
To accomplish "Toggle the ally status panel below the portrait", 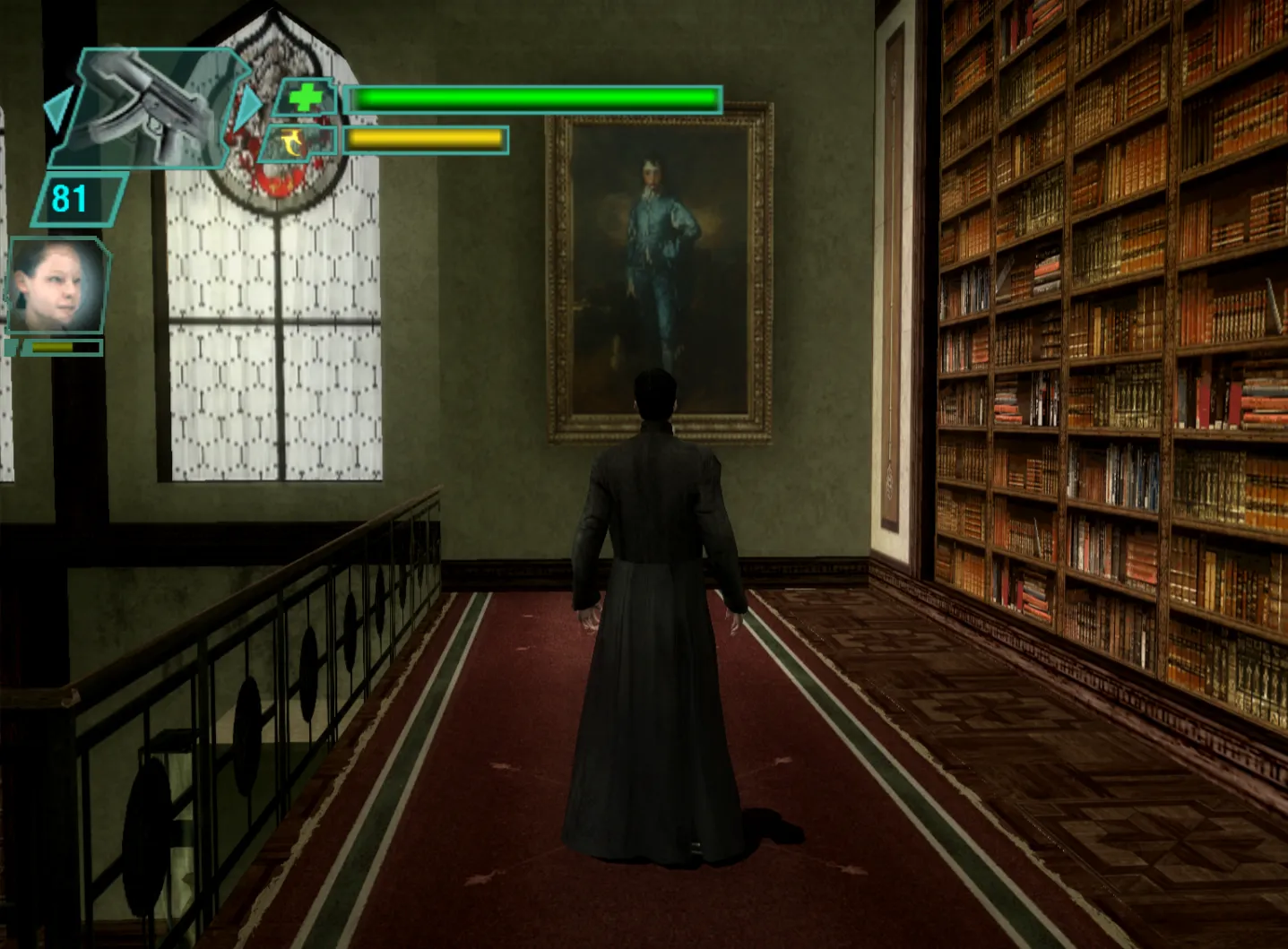I will coord(54,348).
